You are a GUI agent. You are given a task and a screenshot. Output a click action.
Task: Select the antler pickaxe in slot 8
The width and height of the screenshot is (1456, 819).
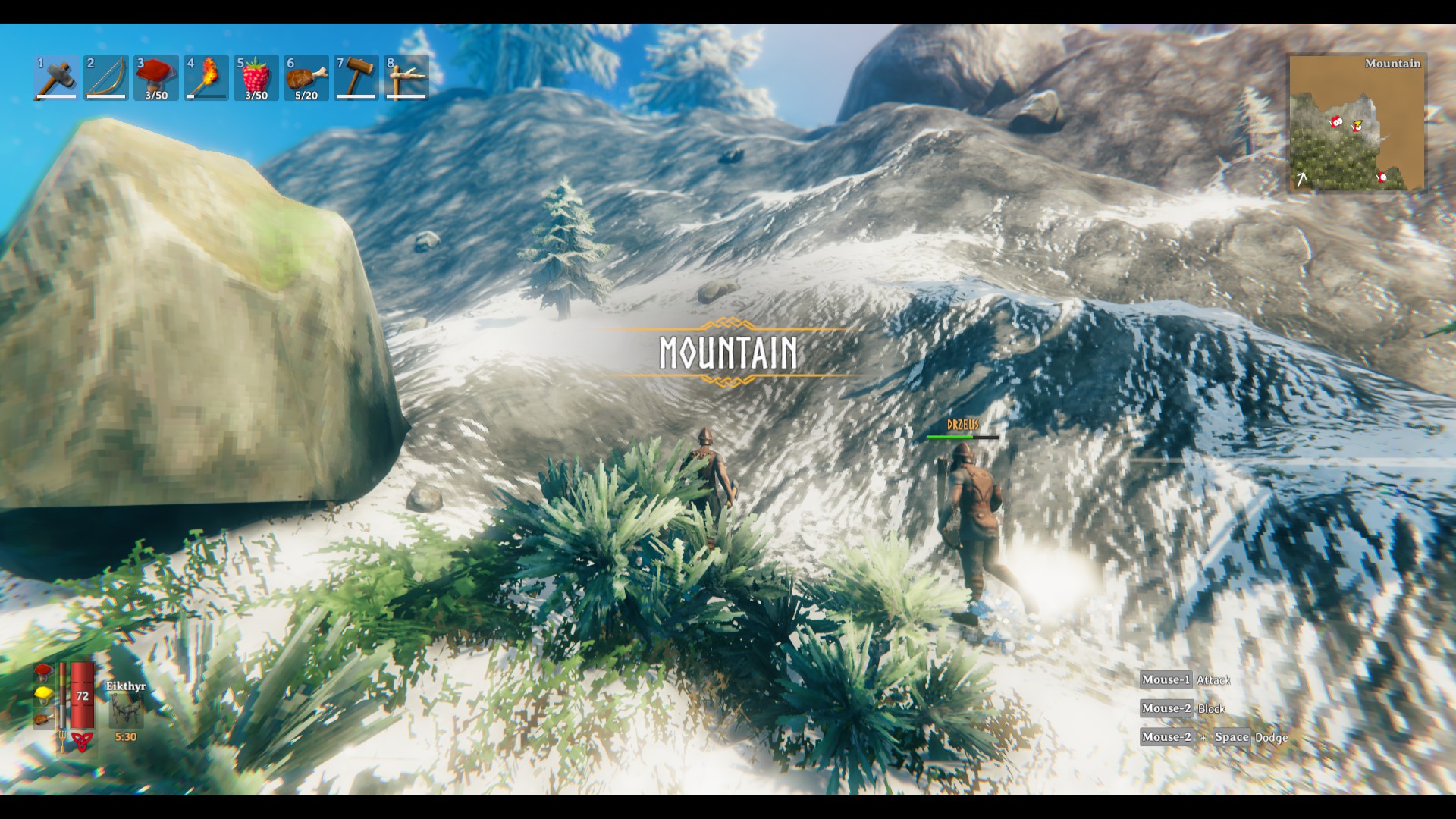pyautogui.click(x=406, y=77)
